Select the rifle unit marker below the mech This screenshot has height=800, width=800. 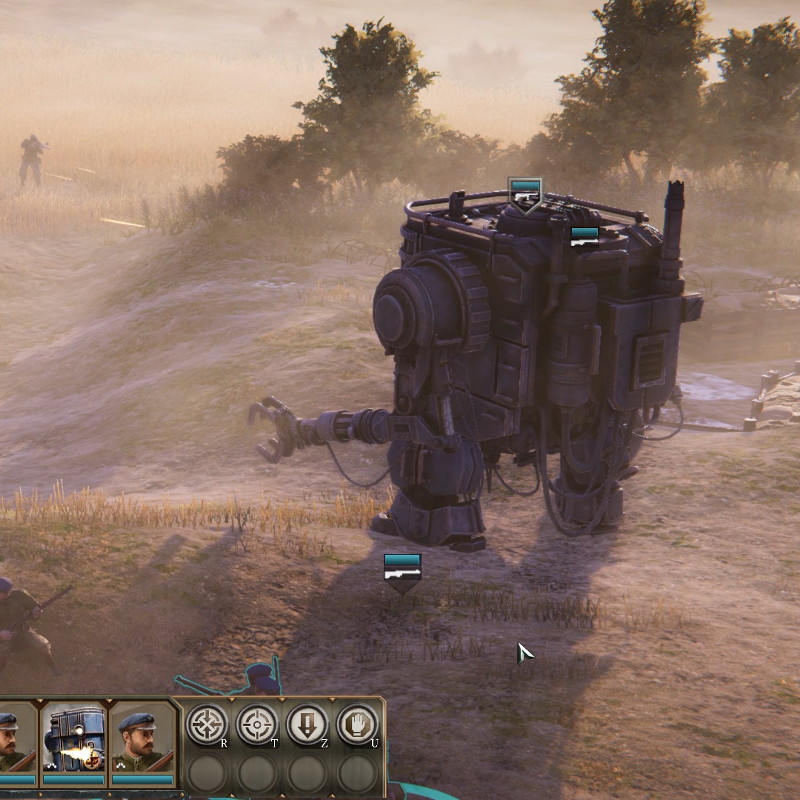click(x=402, y=570)
